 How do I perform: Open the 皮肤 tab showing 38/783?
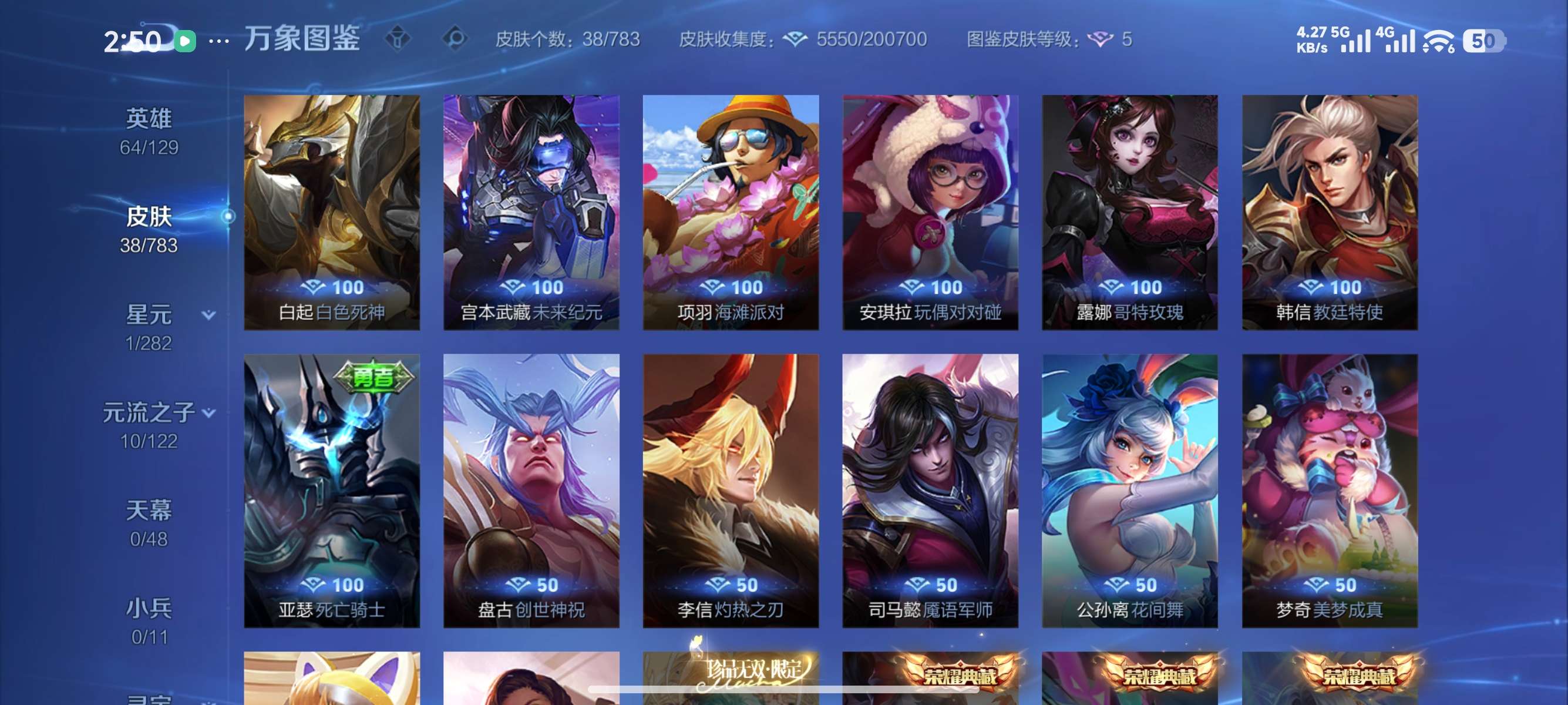(x=148, y=216)
